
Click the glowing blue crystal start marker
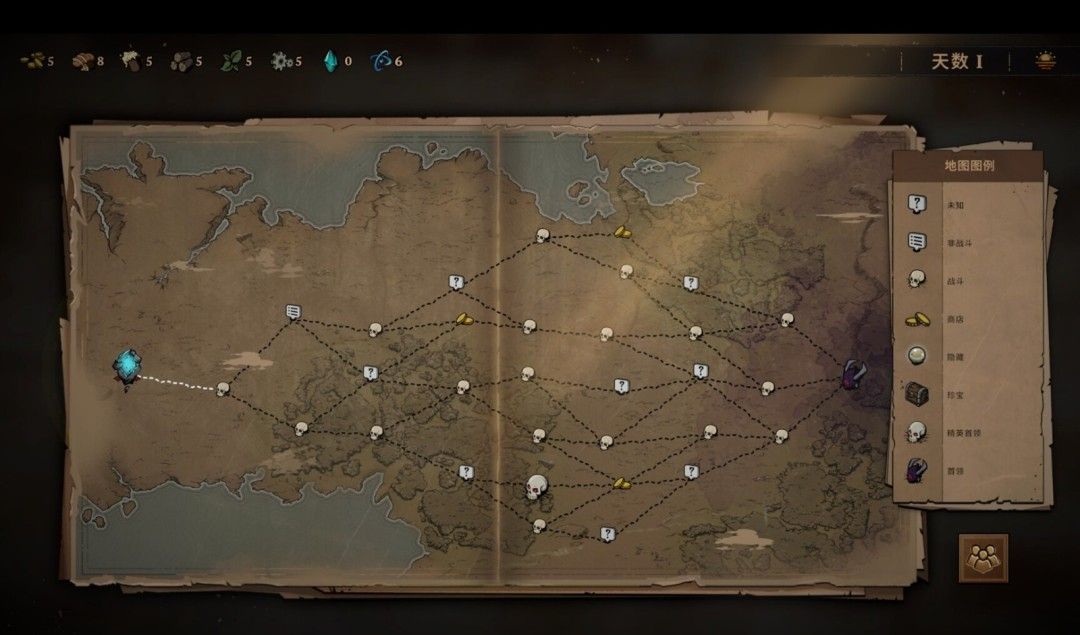pyautogui.click(x=127, y=367)
